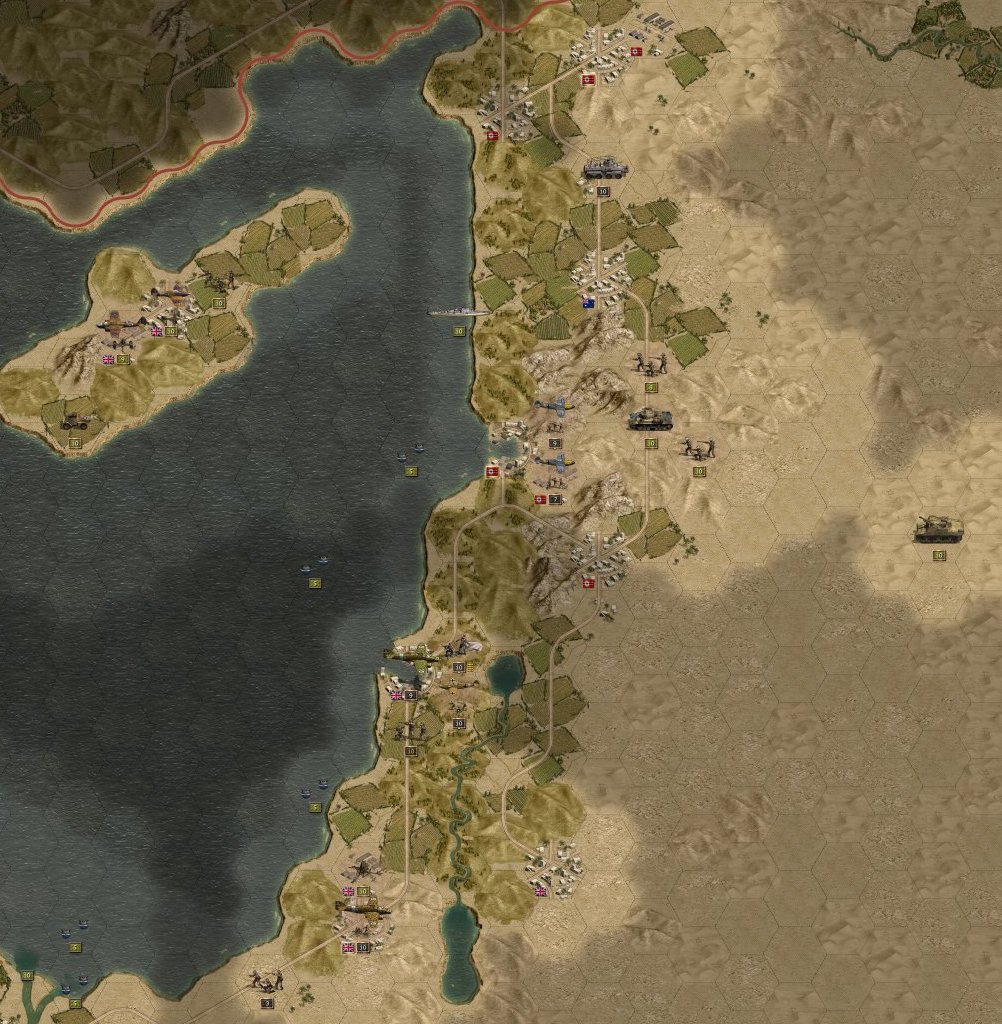Select the tan tank alone in the desert

(938, 529)
